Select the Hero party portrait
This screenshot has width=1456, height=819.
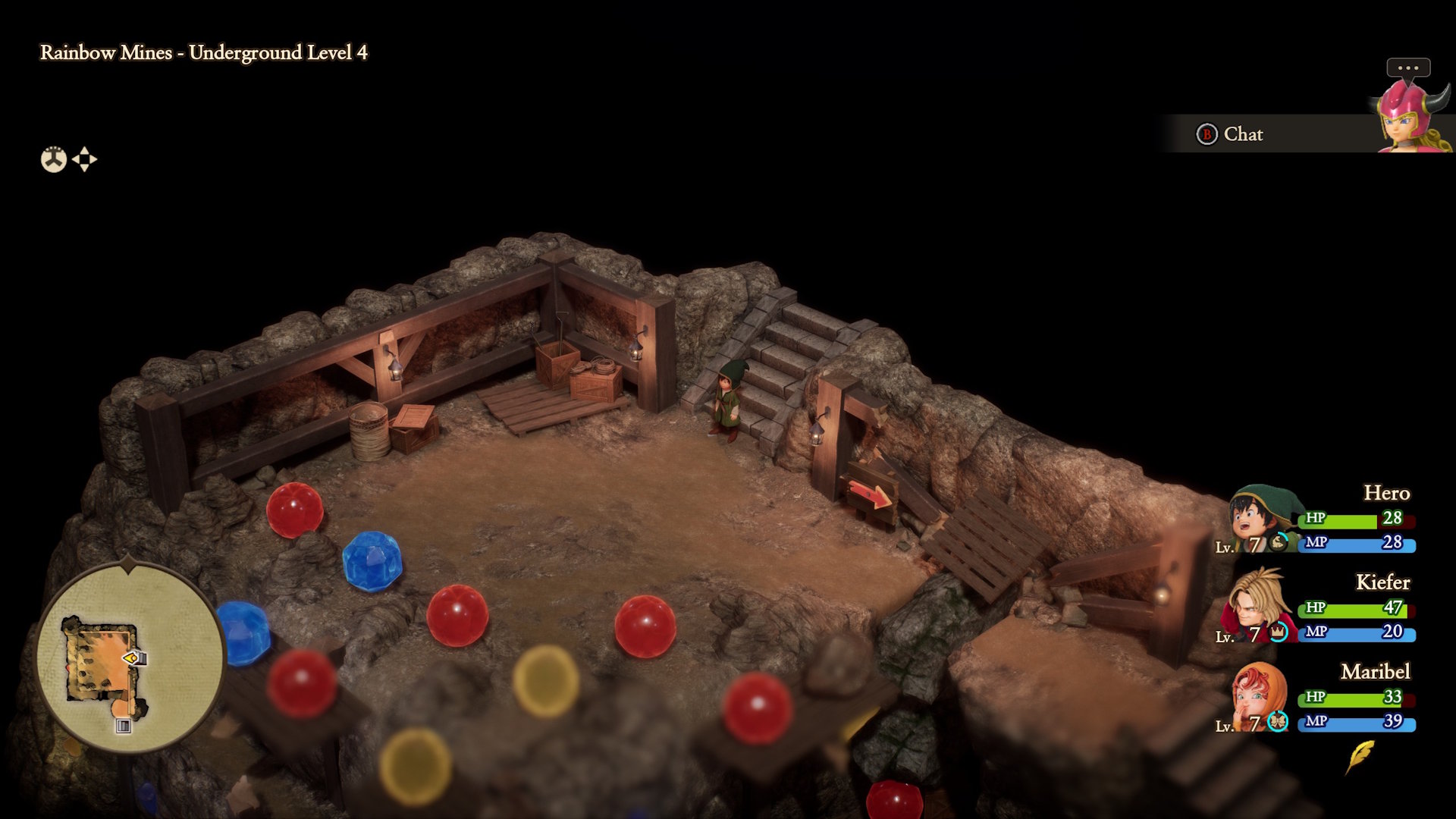(x=1261, y=519)
